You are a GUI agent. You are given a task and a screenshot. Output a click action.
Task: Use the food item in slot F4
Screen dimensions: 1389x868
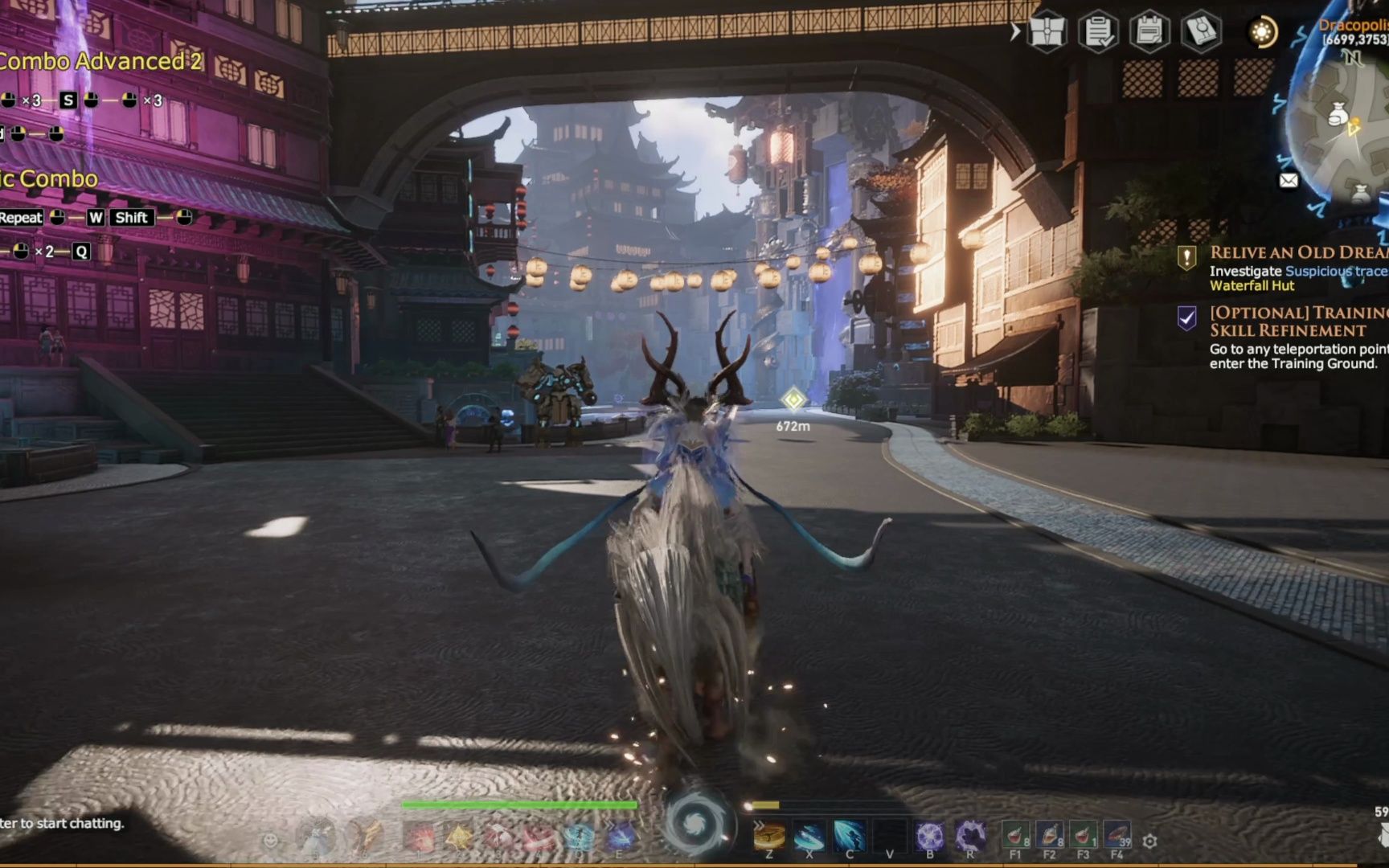1117,836
